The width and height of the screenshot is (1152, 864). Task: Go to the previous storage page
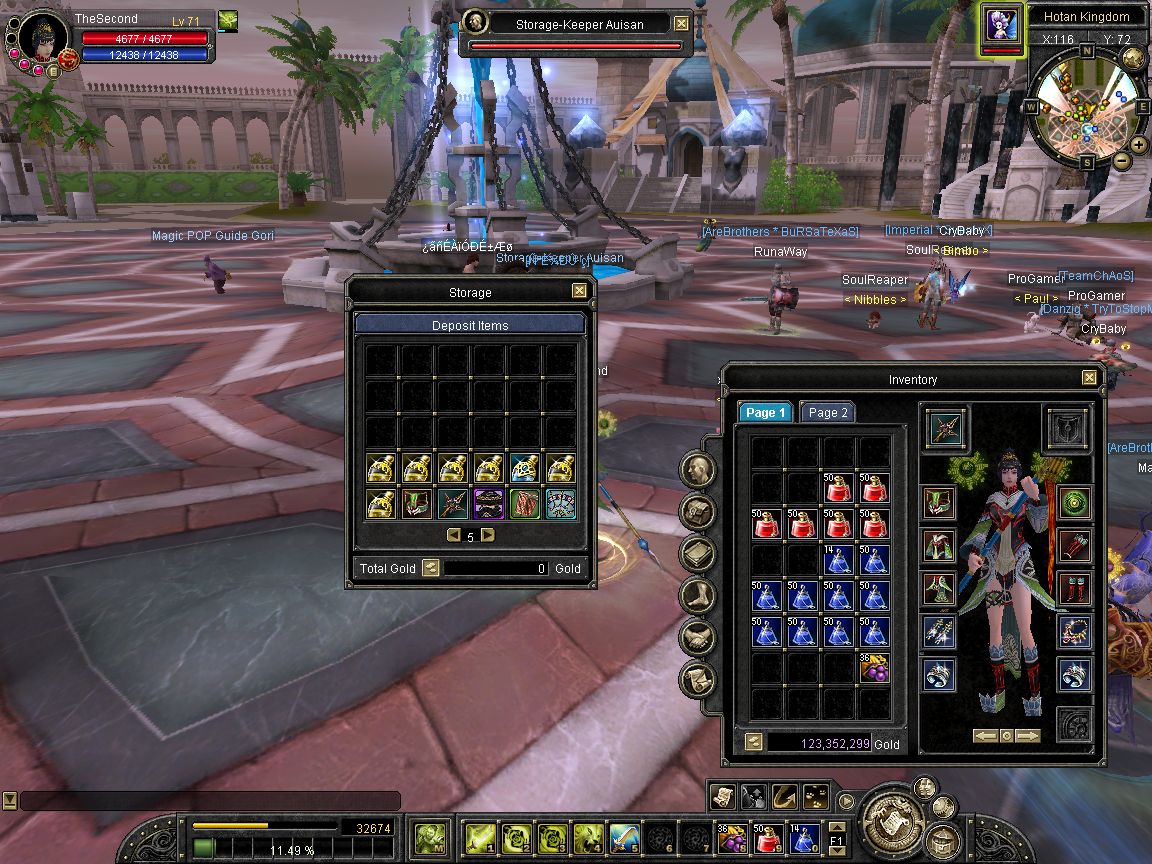coord(453,536)
